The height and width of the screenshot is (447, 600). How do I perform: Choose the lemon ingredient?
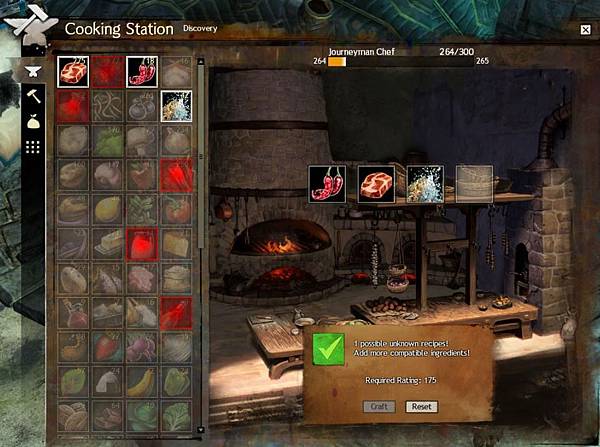click(107, 209)
